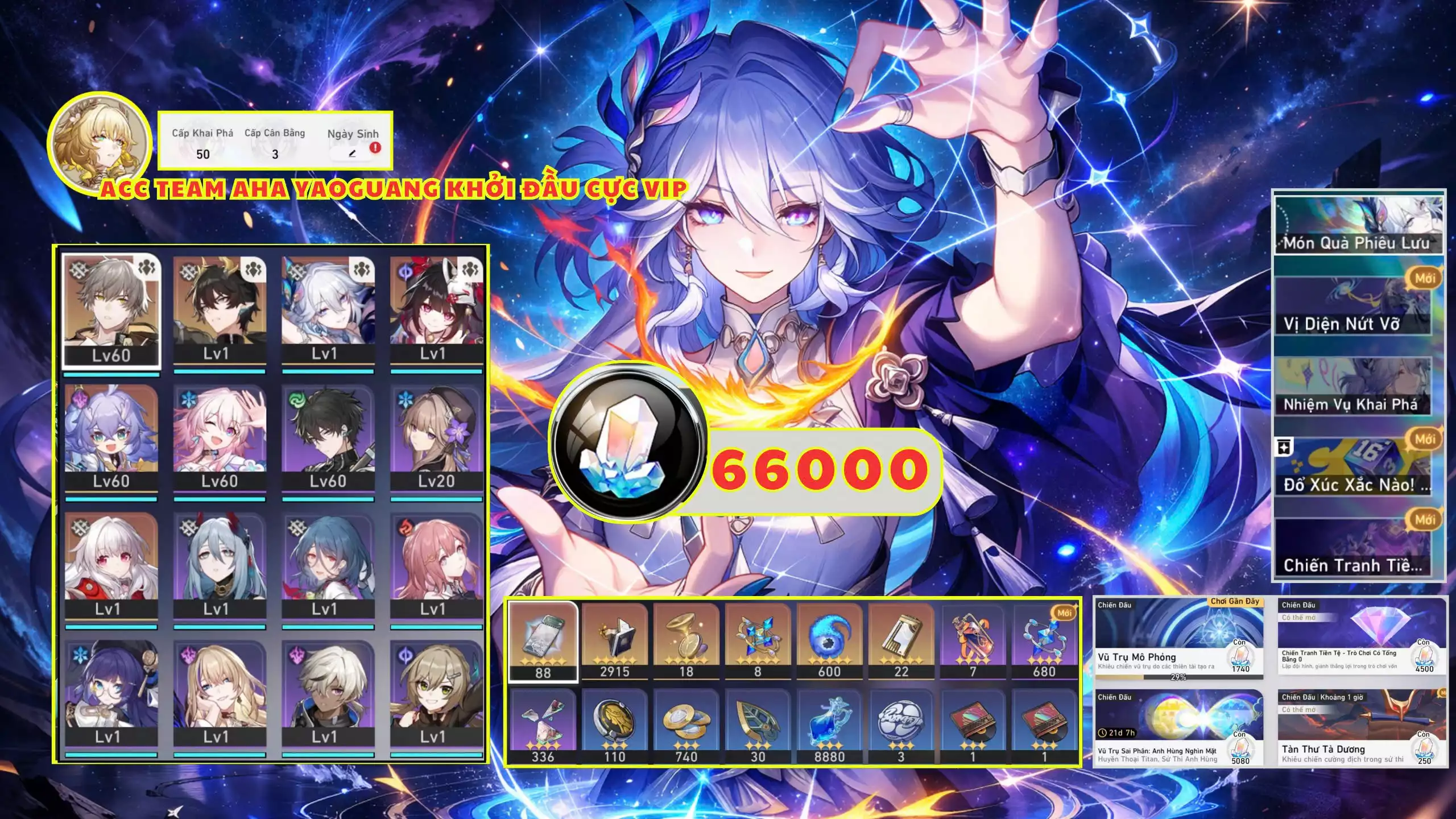This screenshot has height=819, width=1456.
Task: Select Nhiệm Vụ Khai Phá entry
Action: pos(1357,387)
